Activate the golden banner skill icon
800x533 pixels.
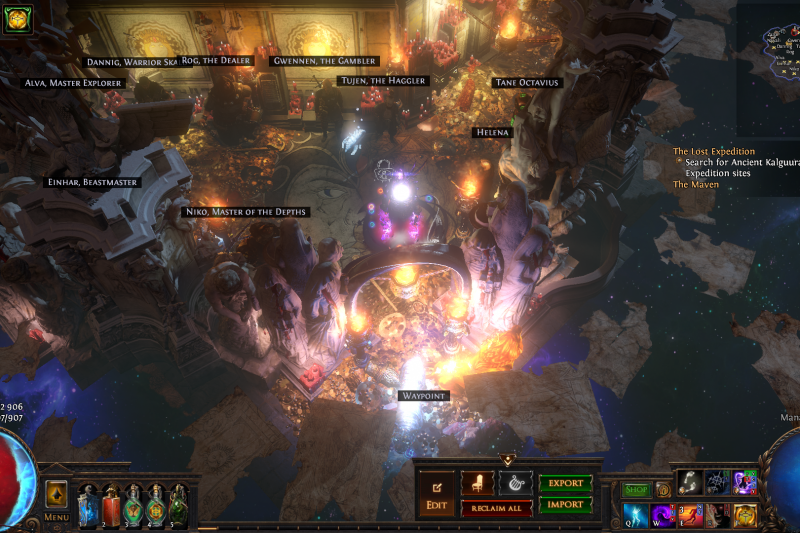point(744,515)
